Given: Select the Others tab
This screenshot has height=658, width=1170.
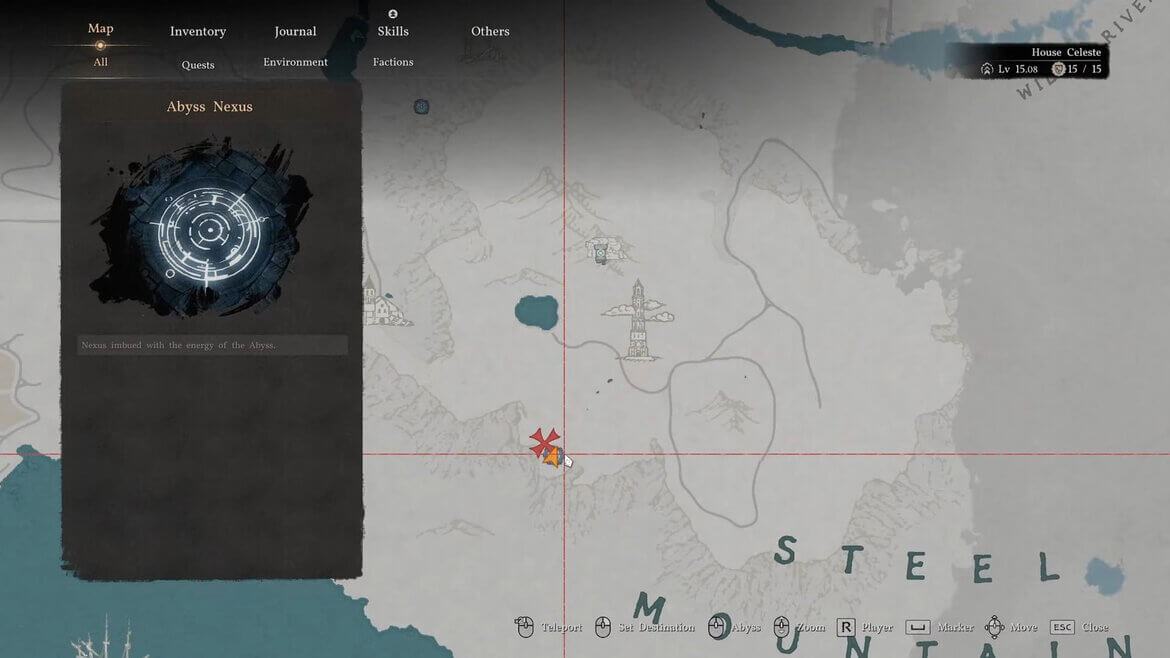Looking at the screenshot, I should (x=490, y=31).
